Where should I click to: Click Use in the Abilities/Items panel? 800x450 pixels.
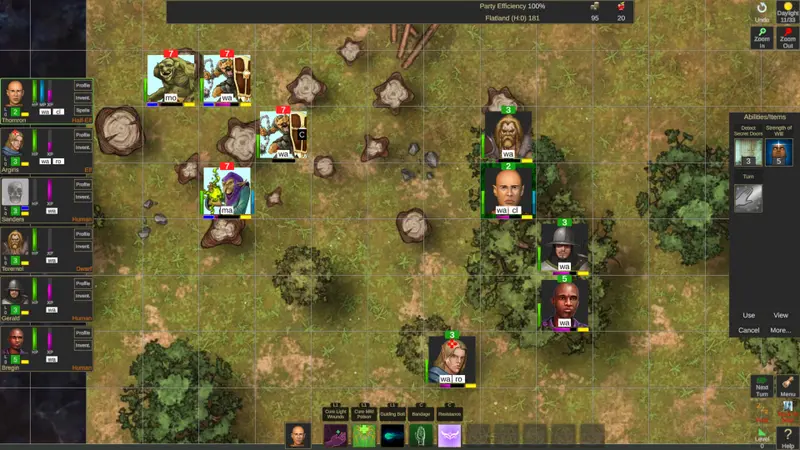749,315
